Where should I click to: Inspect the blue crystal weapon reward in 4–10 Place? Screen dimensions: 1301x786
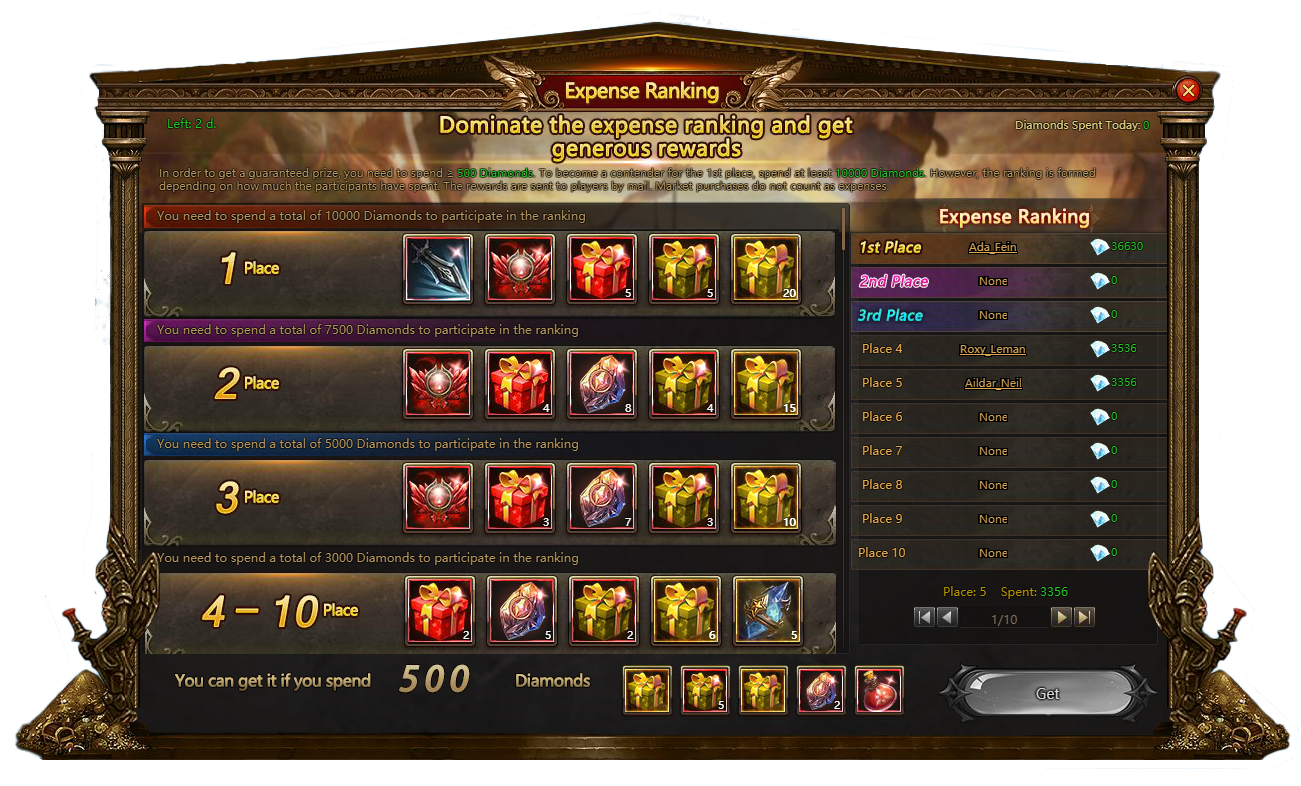click(767, 610)
